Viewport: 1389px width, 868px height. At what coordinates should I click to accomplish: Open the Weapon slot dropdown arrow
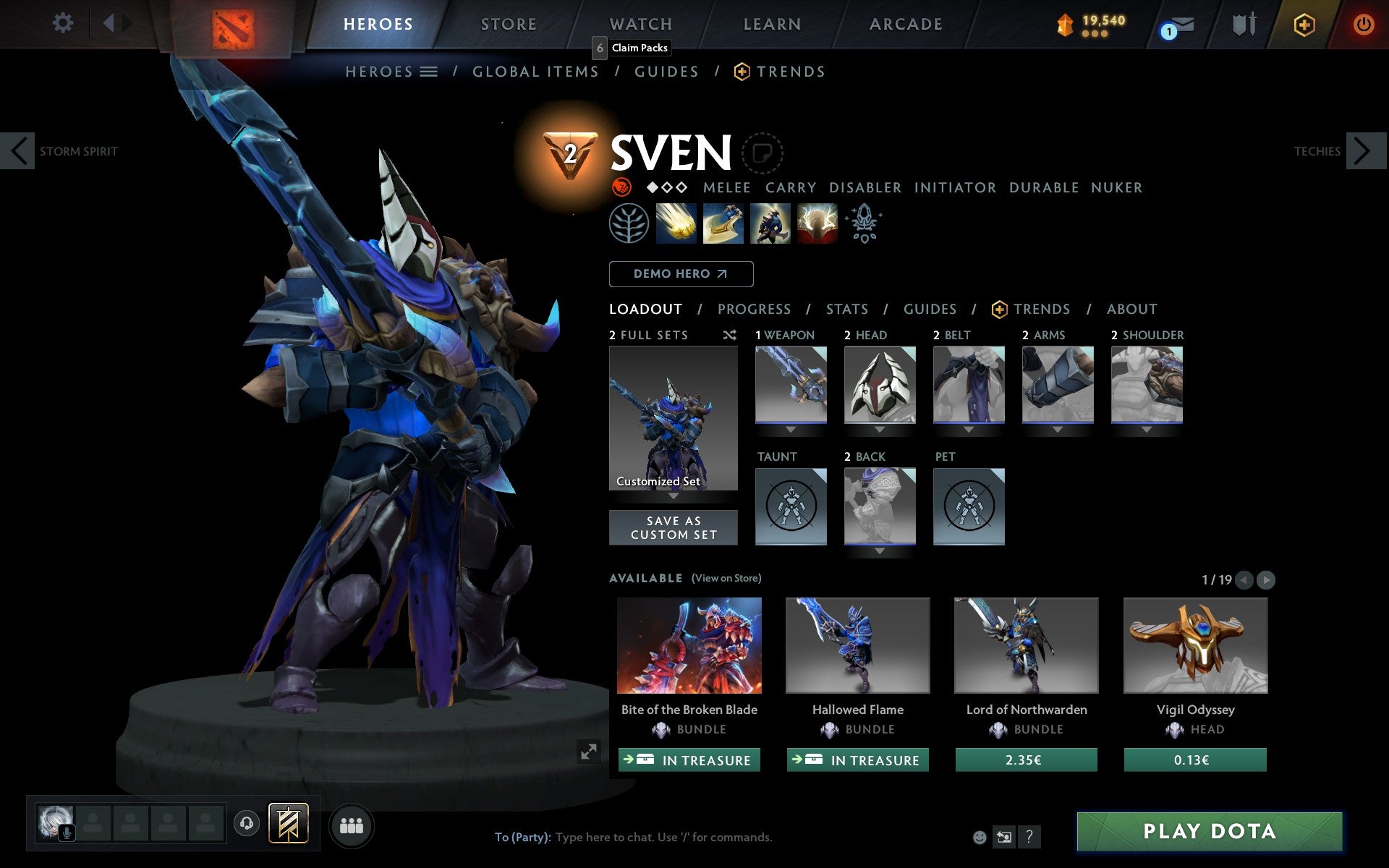[x=791, y=428]
